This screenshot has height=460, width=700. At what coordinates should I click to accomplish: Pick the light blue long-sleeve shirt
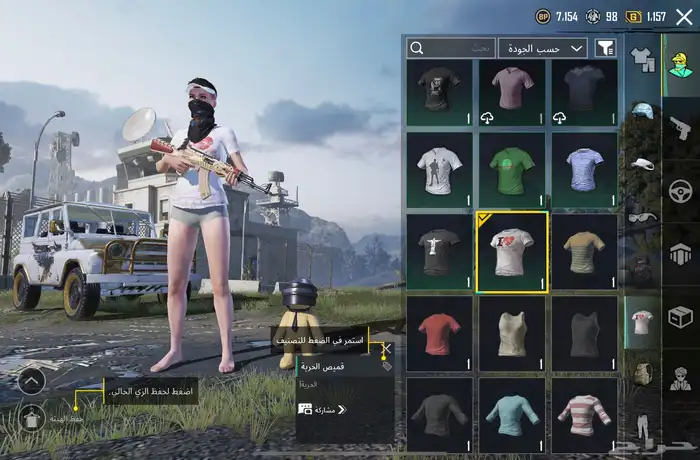[511, 414]
